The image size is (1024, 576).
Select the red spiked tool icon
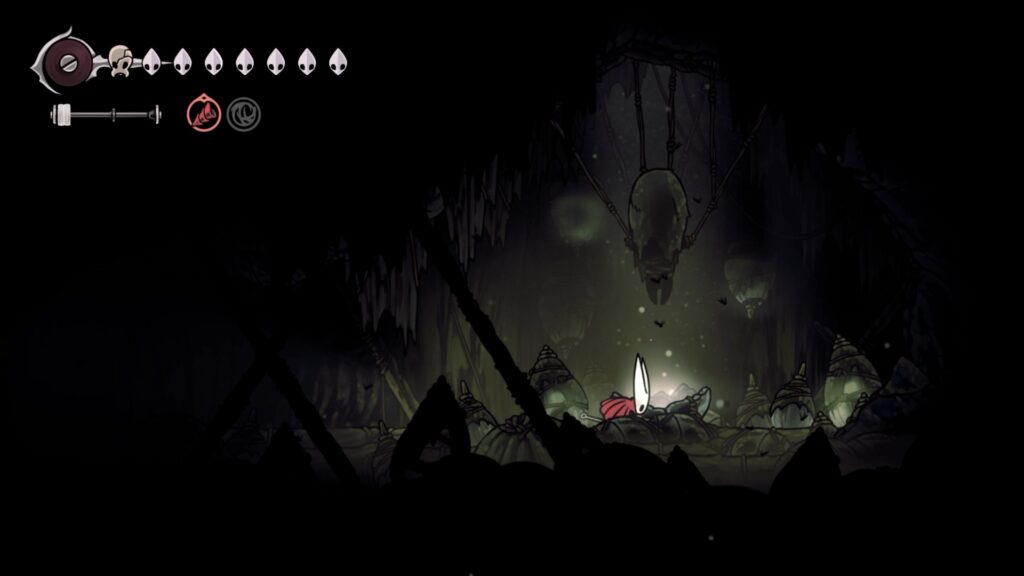(x=203, y=115)
